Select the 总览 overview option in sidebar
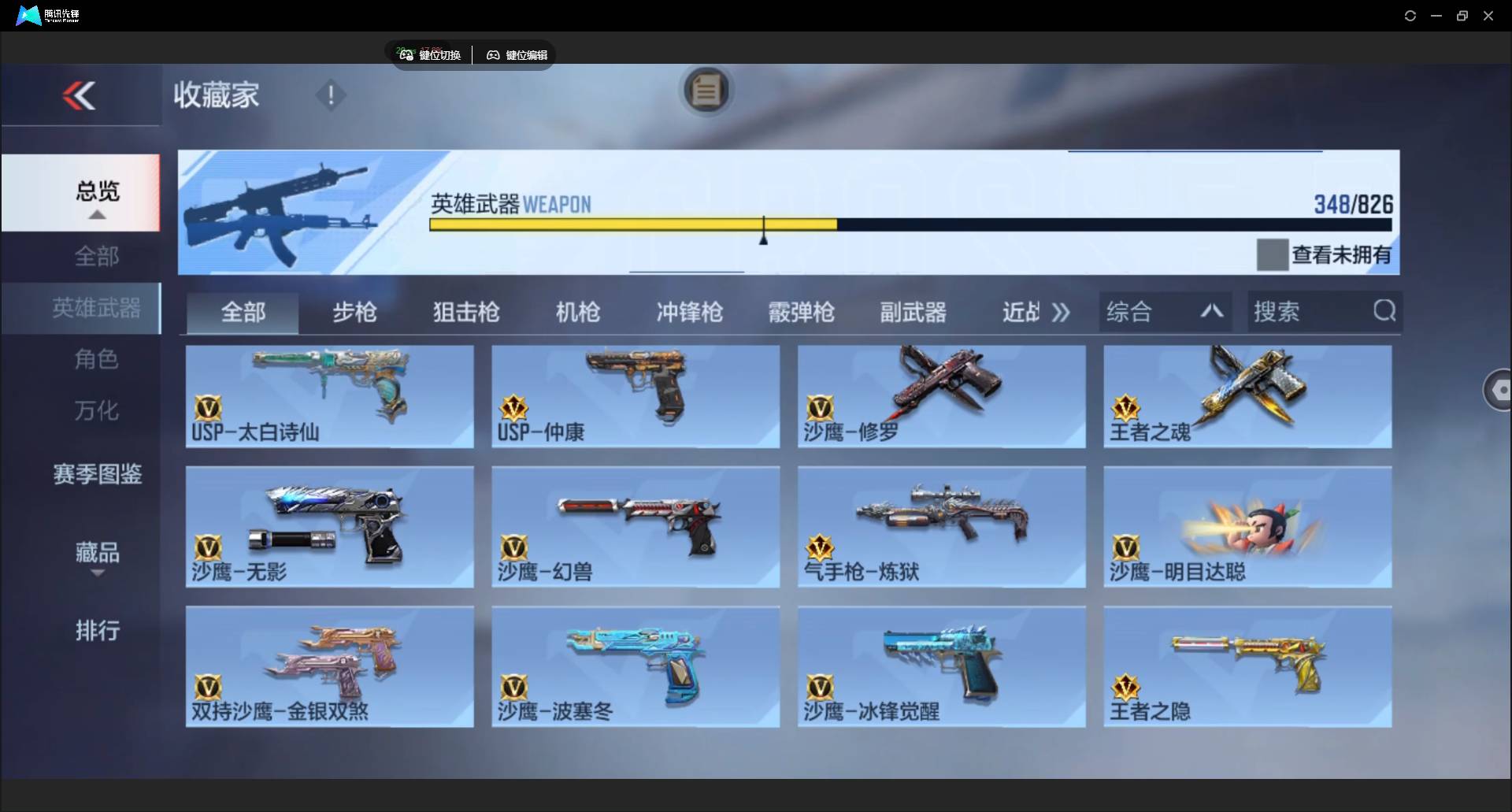The height and width of the screenshot is (812, 1512). pos(96,191)
